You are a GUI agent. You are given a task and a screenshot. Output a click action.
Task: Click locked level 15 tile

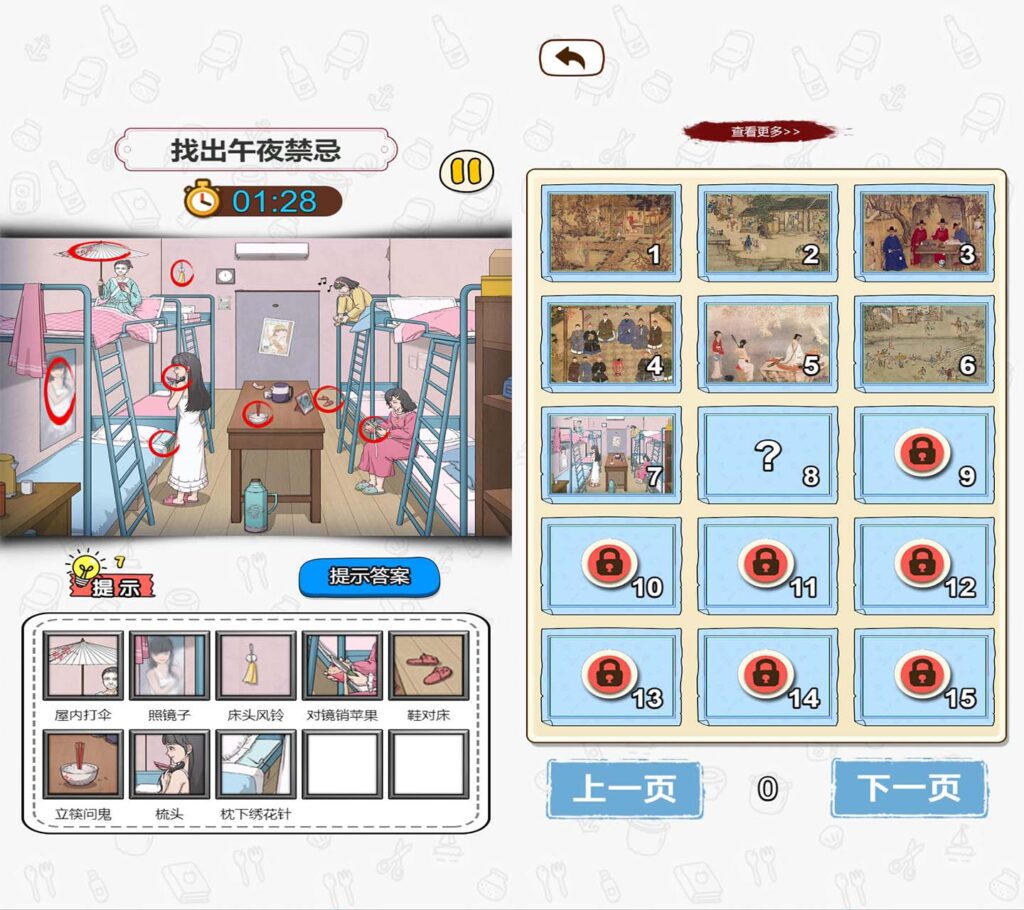coord(923,676)
